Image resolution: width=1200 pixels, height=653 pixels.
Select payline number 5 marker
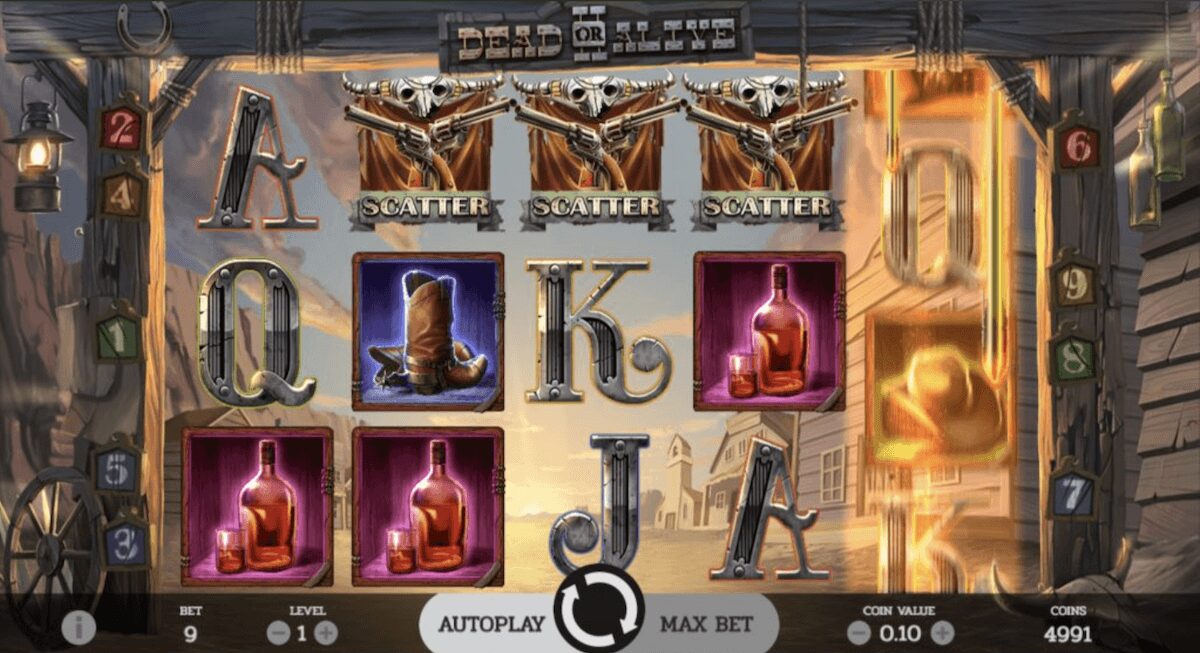[117, 468]
